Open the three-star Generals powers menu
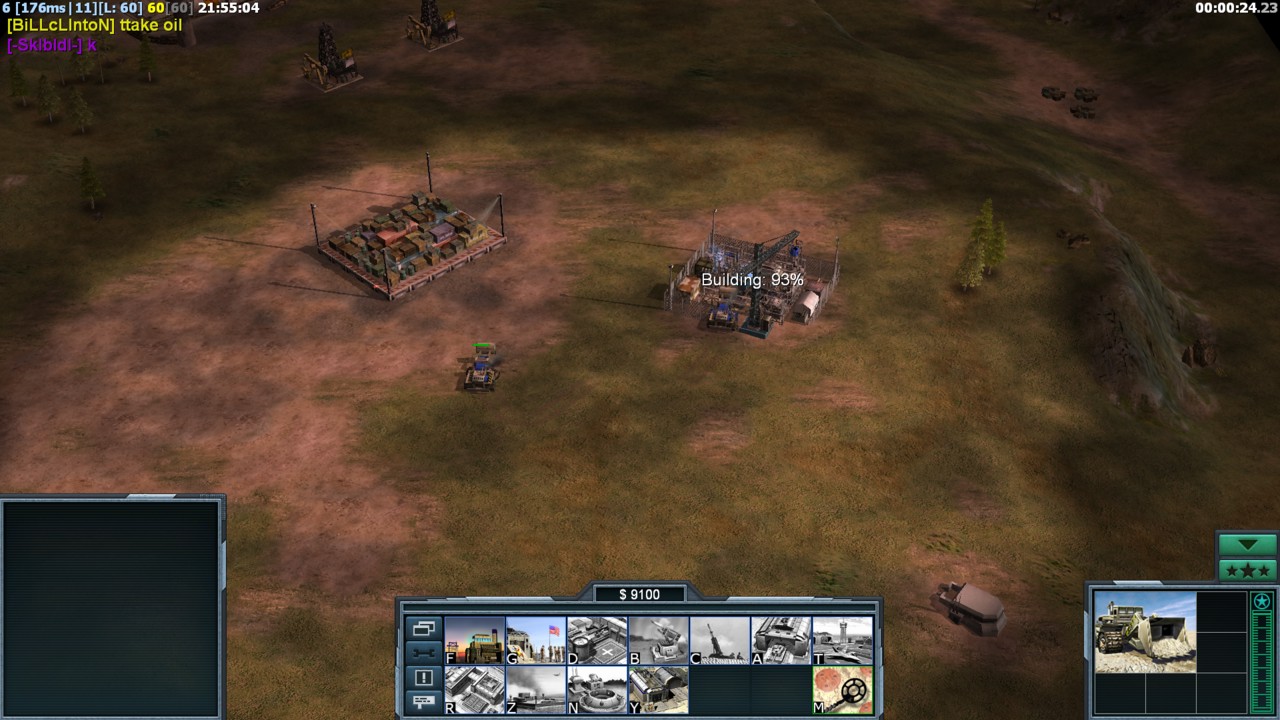This screenshot has height=720, width=1280. (1247, 571)
